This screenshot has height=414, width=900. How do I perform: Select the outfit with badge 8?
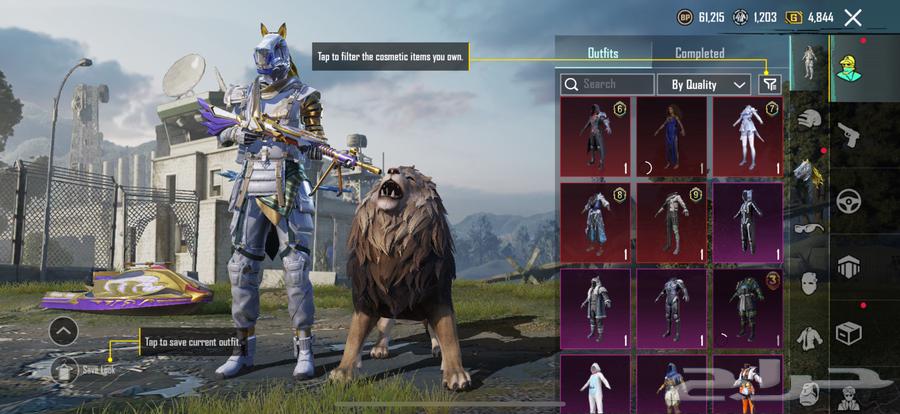coord(595,222)
